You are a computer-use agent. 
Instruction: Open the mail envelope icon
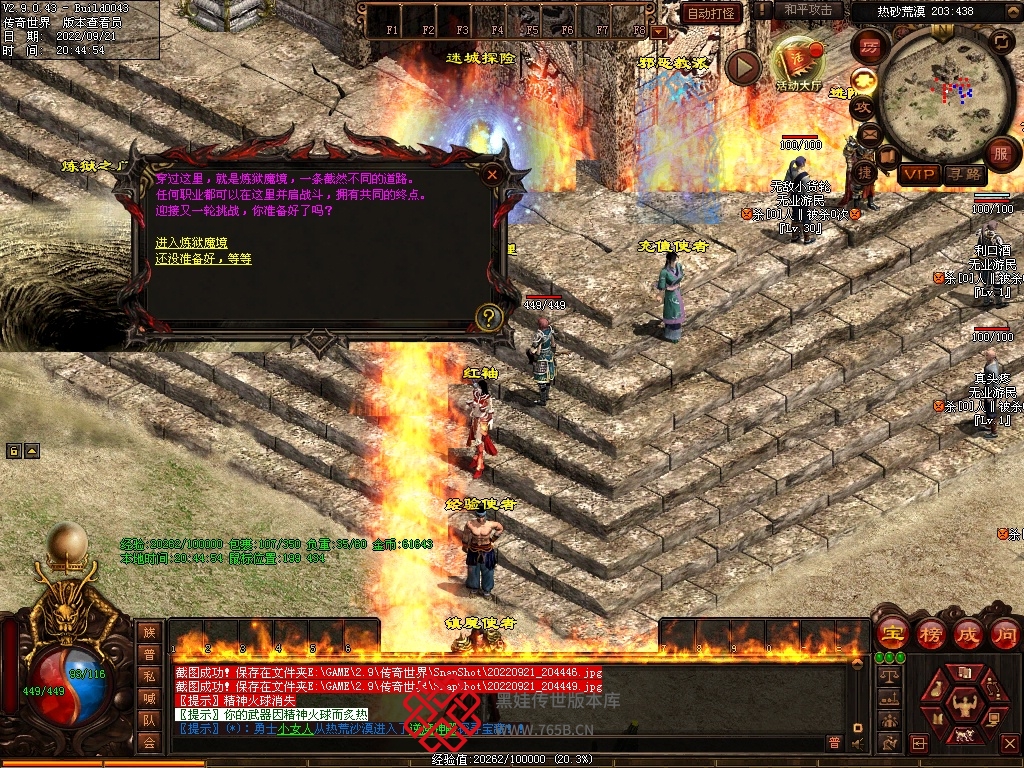pyautogui.click(x=869, y=133)
